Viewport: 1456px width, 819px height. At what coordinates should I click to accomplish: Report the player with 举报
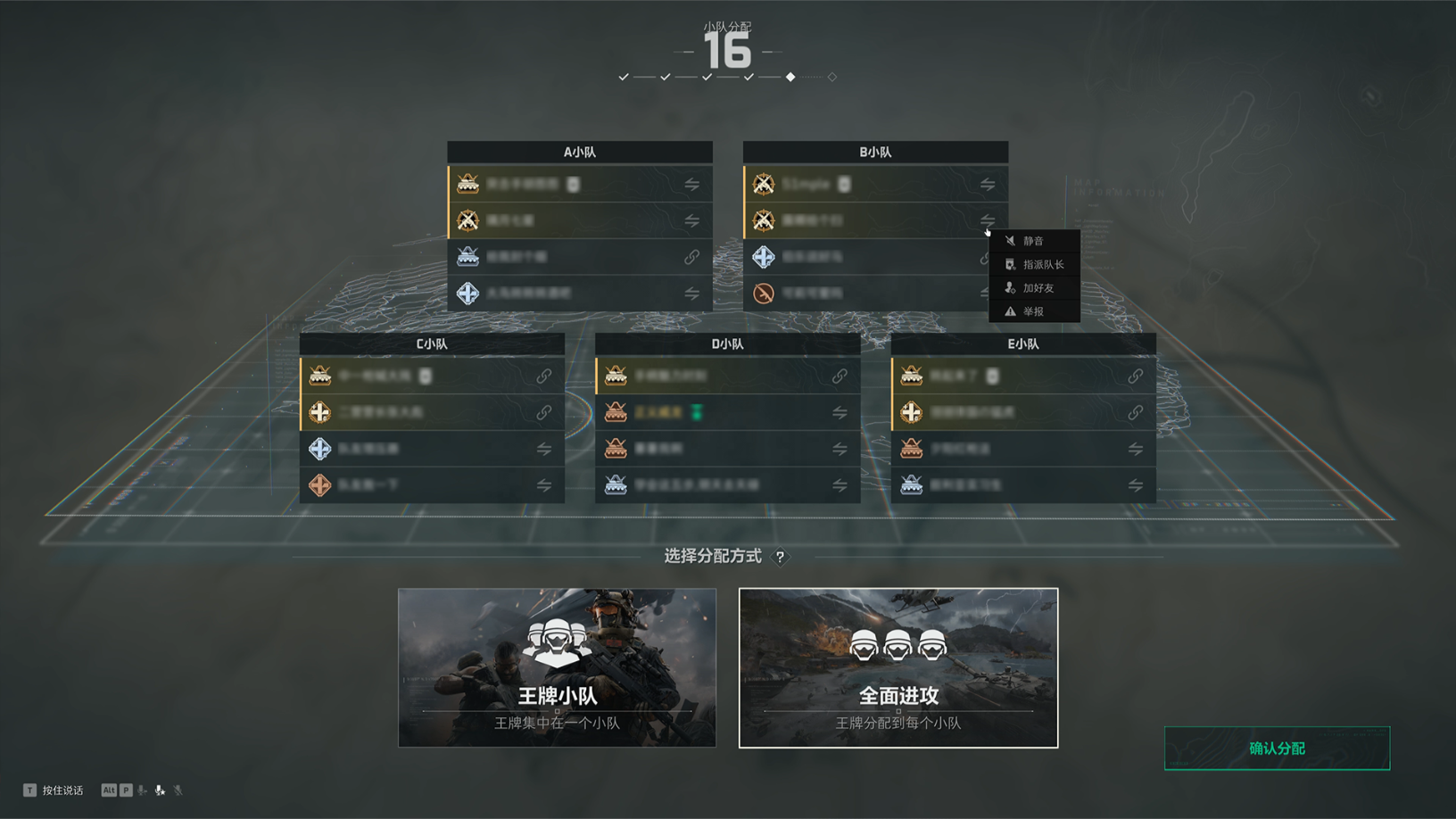pos(1033,311)
